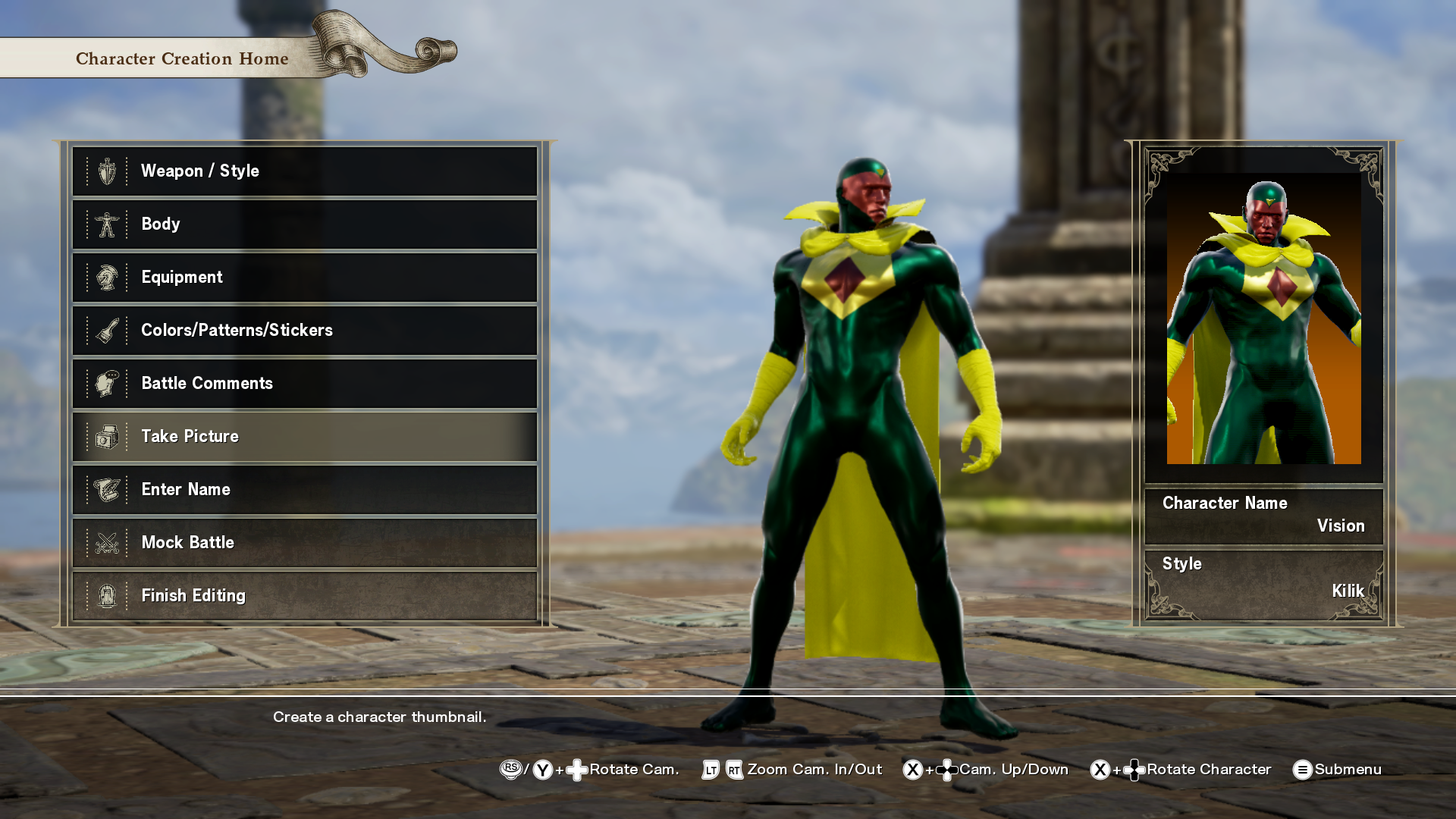Select the Mock Battle crossed-swords icon
The height and width of the screenshot is (819, 1456).
tap(108, 542)
